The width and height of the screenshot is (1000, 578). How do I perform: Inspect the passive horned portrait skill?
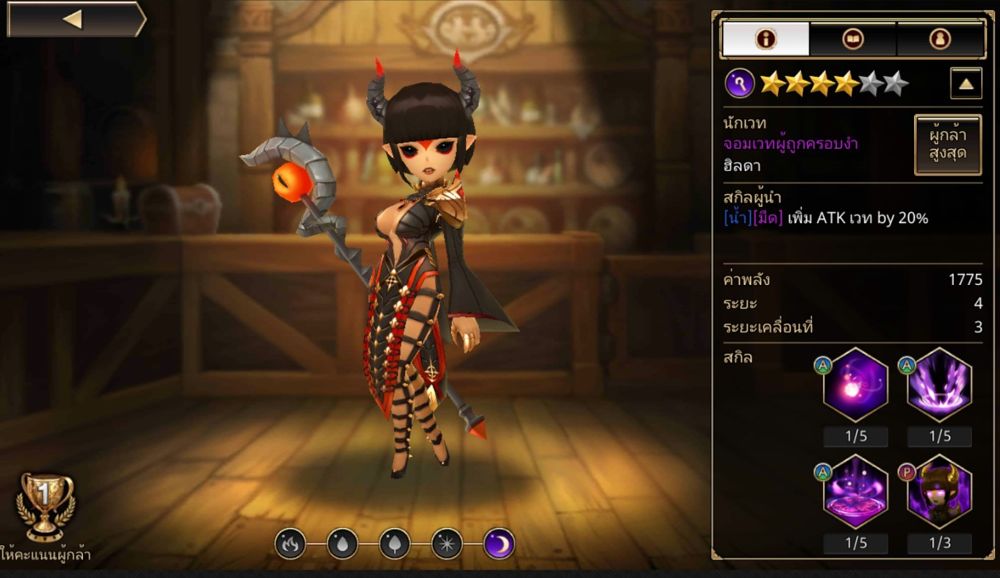(x=939, y=492)
